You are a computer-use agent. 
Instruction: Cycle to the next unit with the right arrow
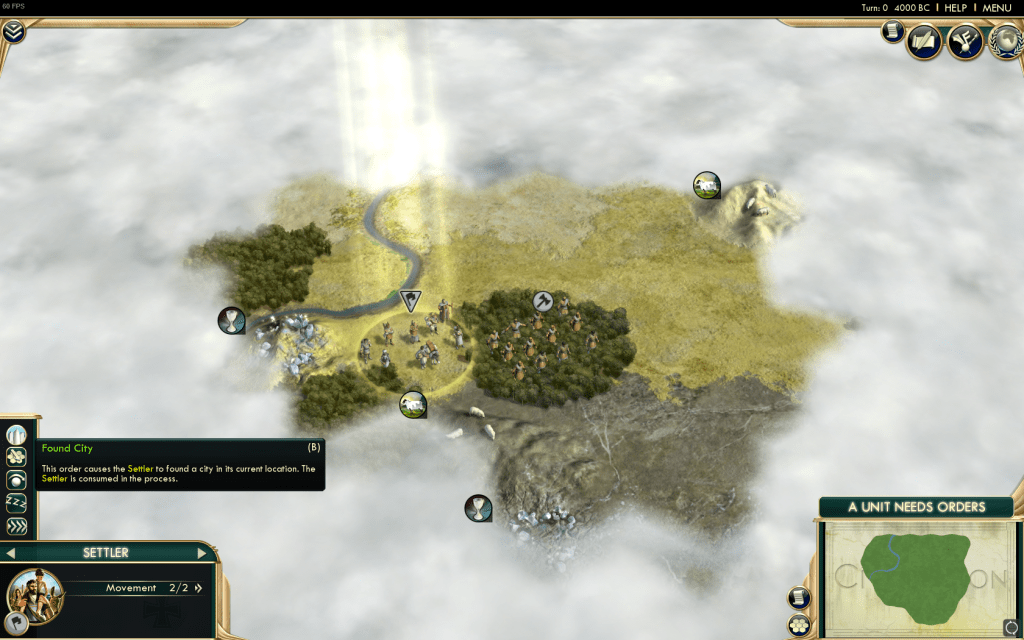coord(201,553)
